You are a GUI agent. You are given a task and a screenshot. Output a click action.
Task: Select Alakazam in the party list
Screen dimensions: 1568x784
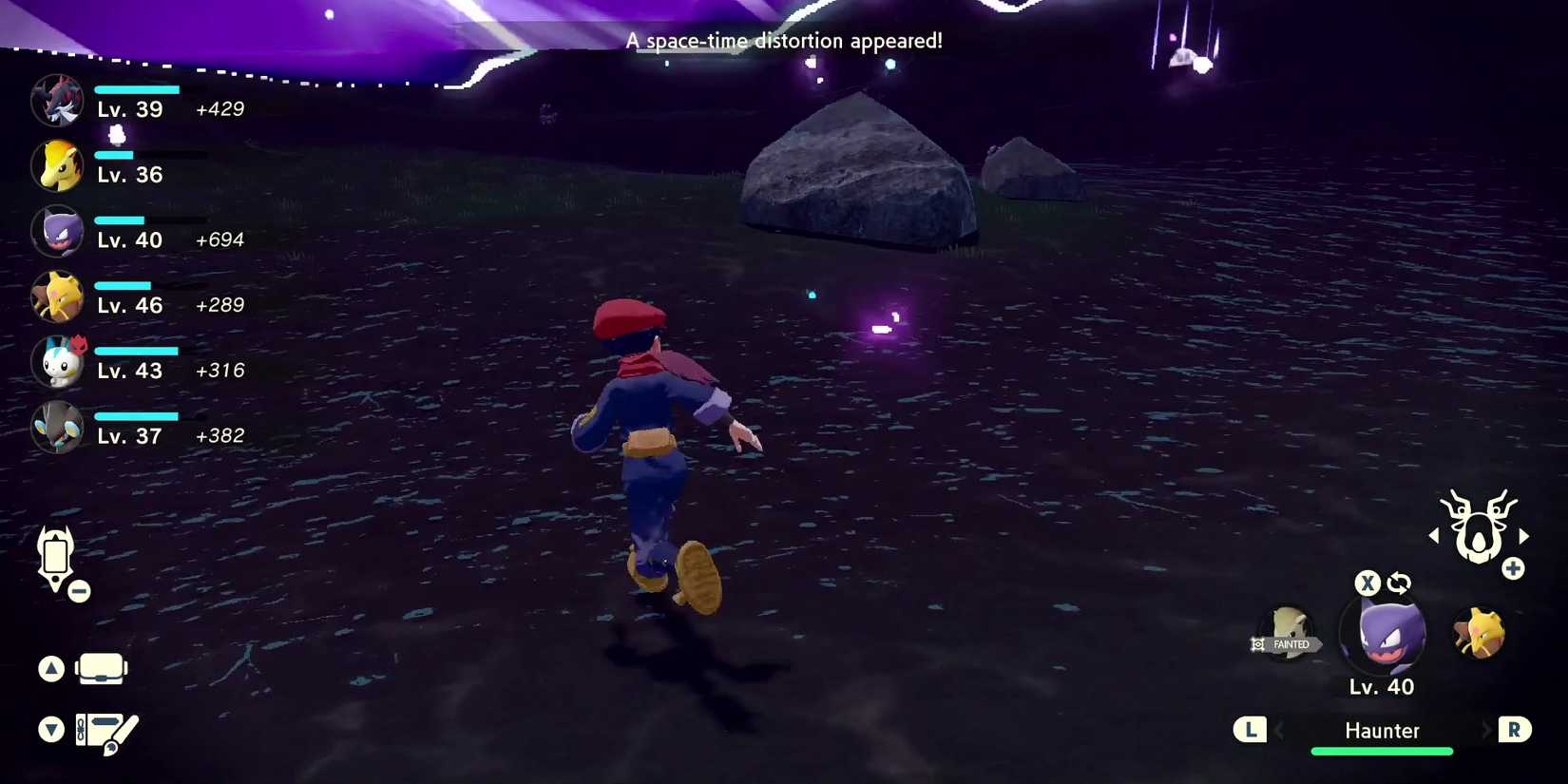pos(57,296)
